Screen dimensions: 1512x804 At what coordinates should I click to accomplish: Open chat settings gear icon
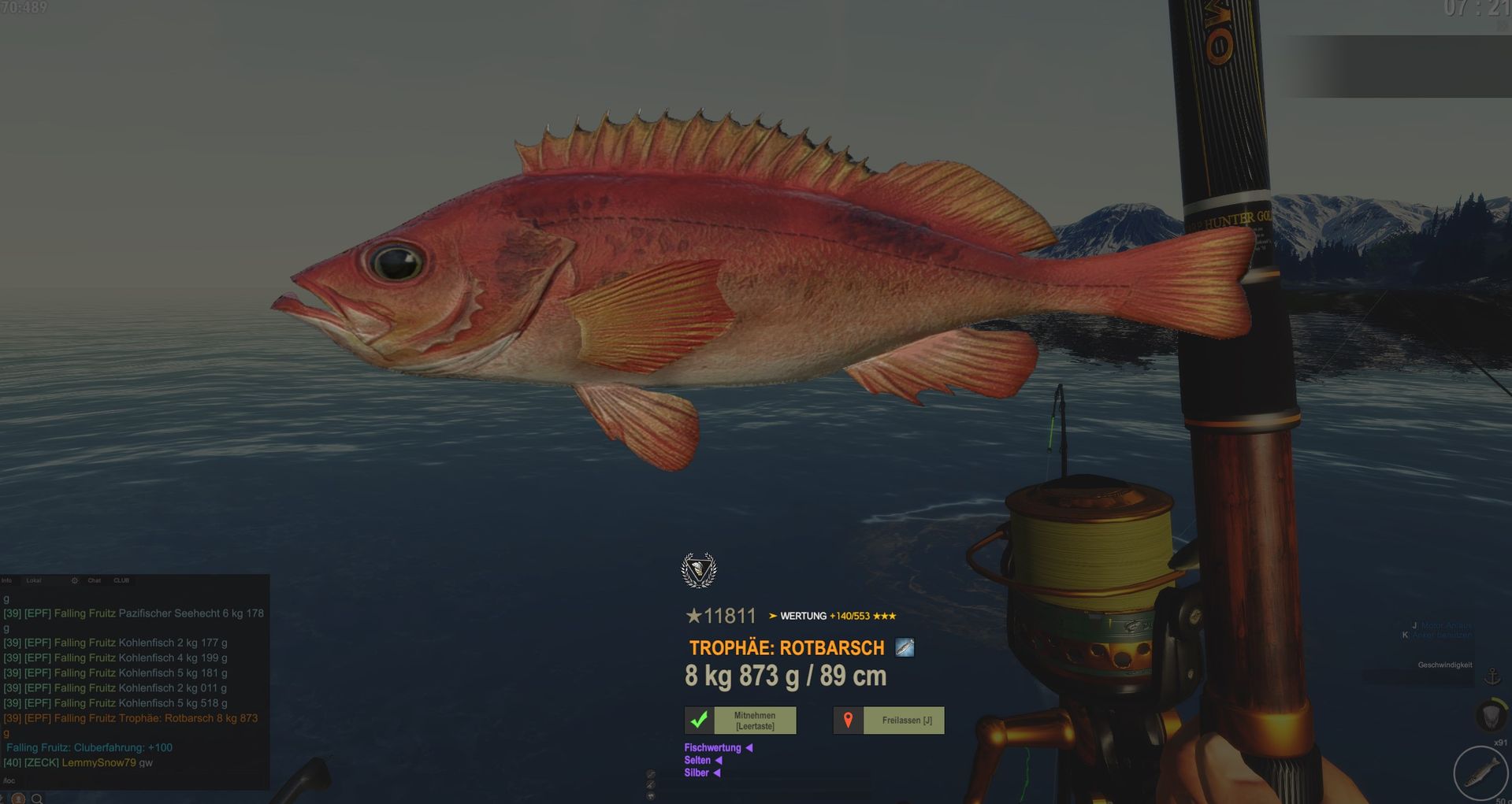pyautogui.click(x=75, y=580)
